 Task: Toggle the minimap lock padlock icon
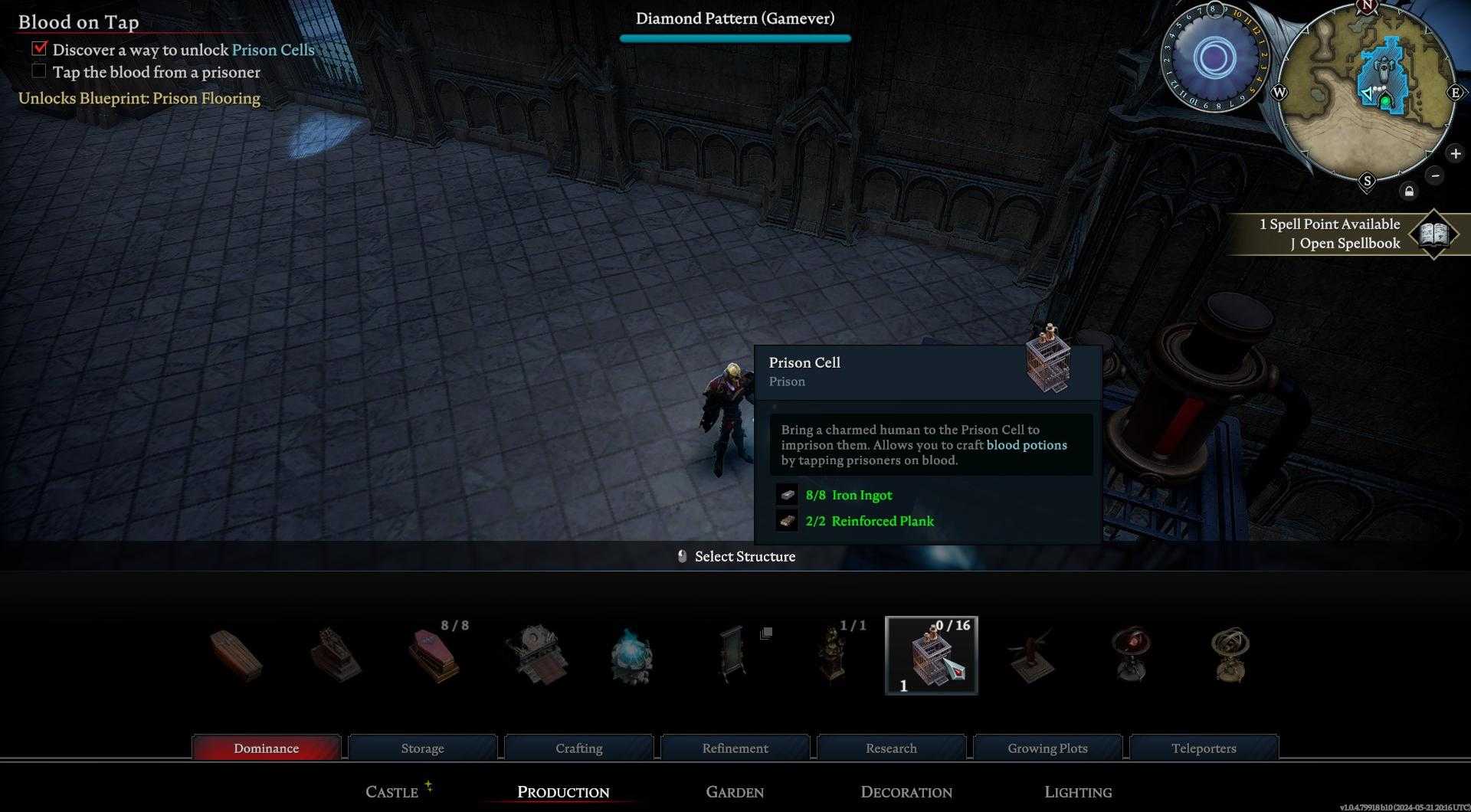pyautogui.click(x=1410, y=191)
